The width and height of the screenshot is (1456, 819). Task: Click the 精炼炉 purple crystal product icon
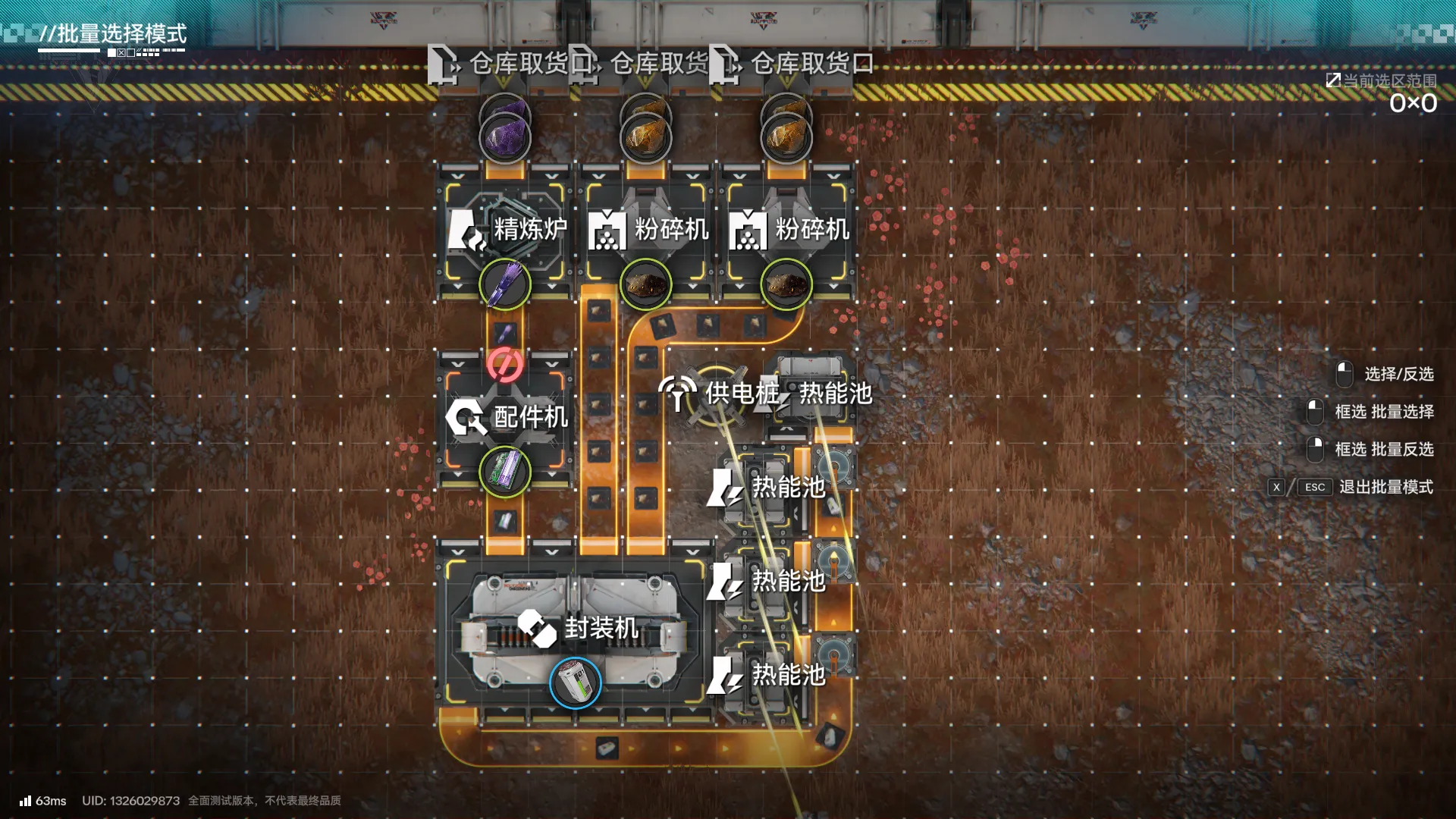coord(505,284)
